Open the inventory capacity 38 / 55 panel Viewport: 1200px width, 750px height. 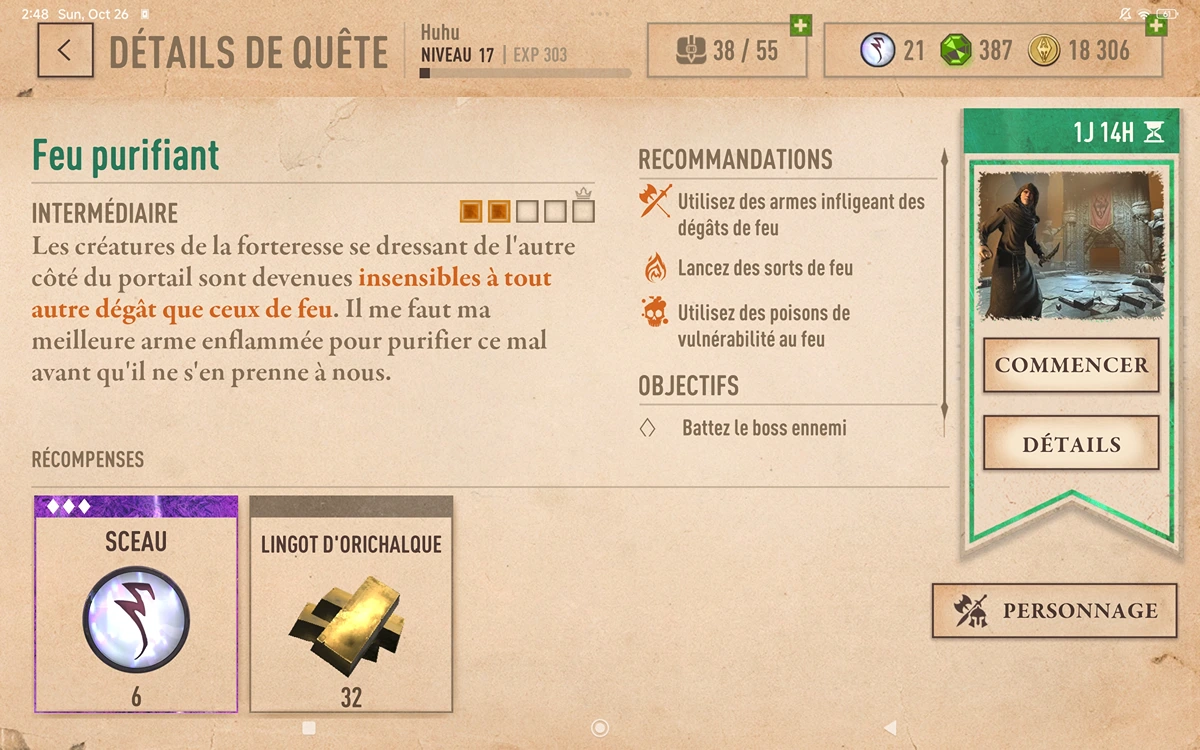727,51
